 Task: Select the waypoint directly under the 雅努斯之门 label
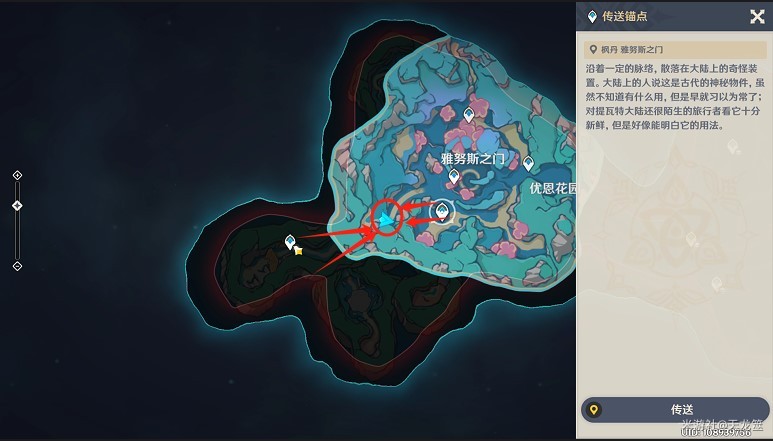(x=454, y=177)
